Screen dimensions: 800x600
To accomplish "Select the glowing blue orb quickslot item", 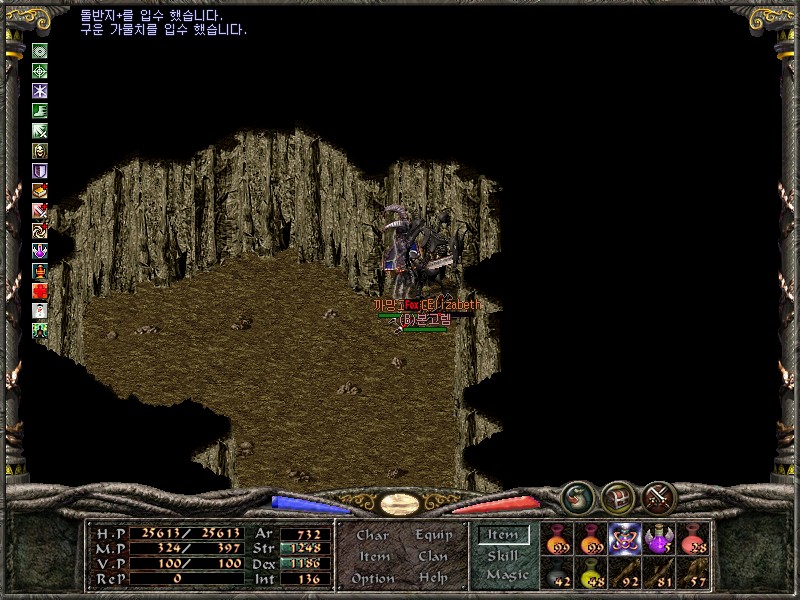I will point(625,538).
